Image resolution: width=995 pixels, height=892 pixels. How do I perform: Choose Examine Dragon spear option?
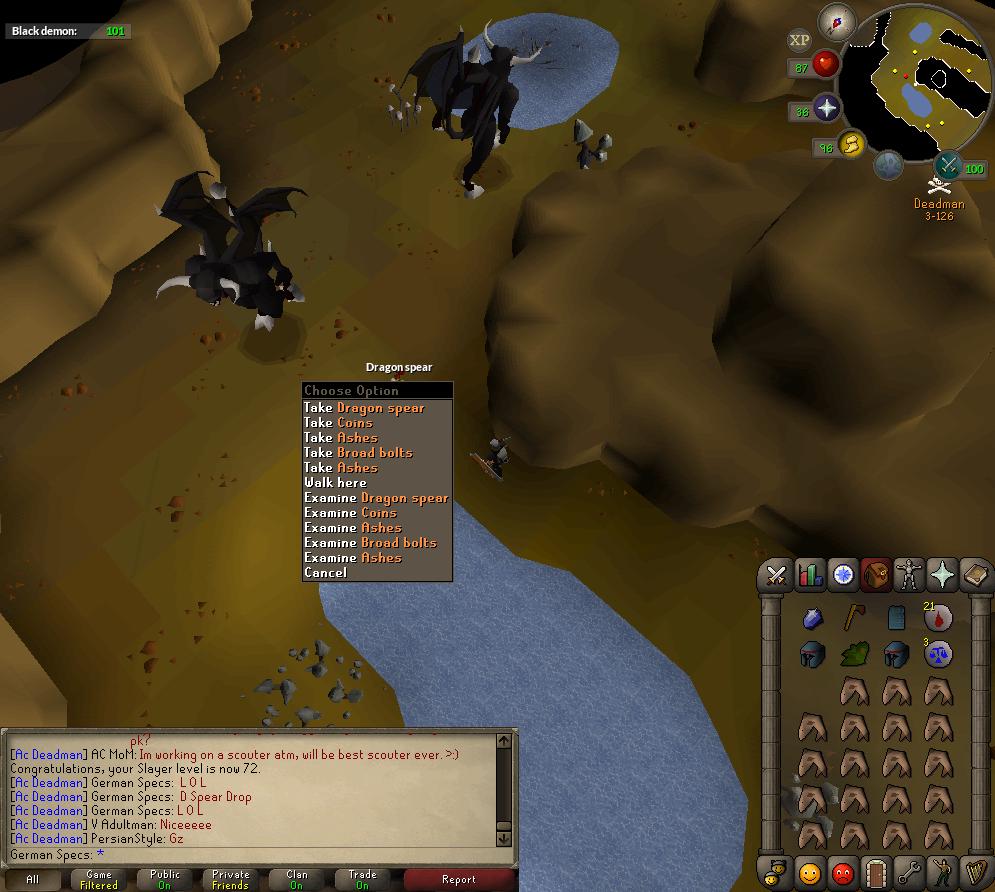[x=376, y=498]
